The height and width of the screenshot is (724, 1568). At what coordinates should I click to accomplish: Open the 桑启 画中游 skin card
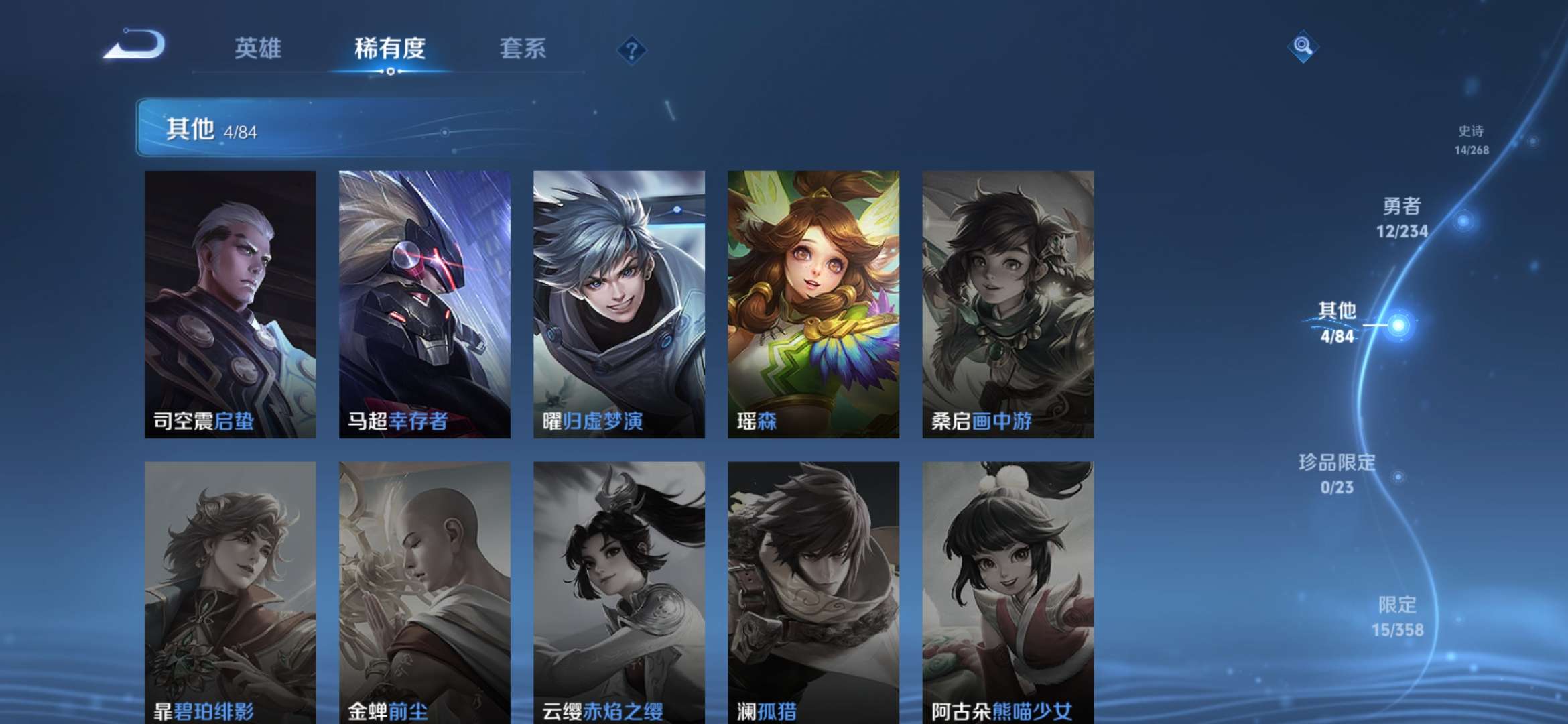(1008, 304)
